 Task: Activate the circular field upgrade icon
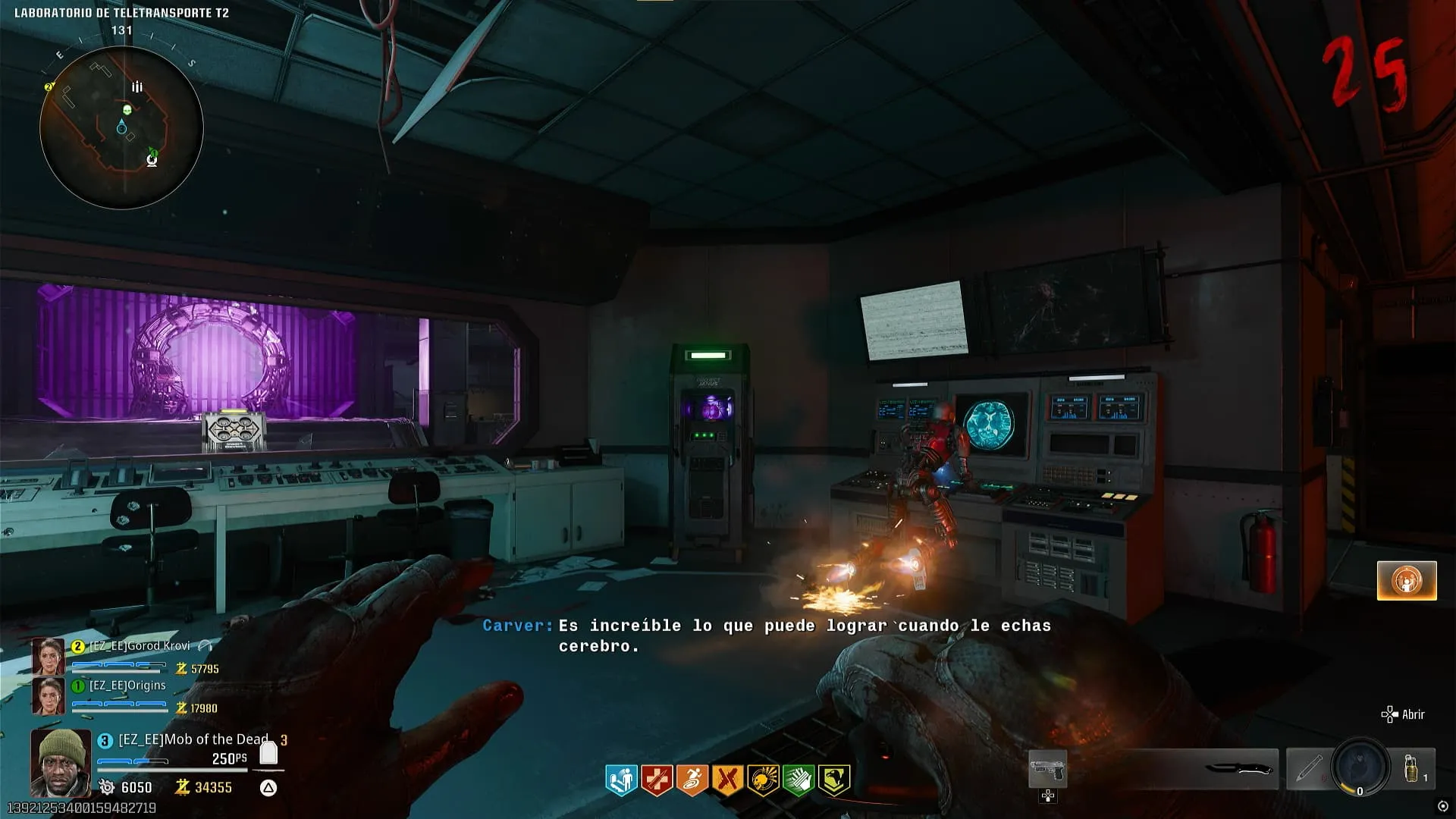(x=1360, y=767)
